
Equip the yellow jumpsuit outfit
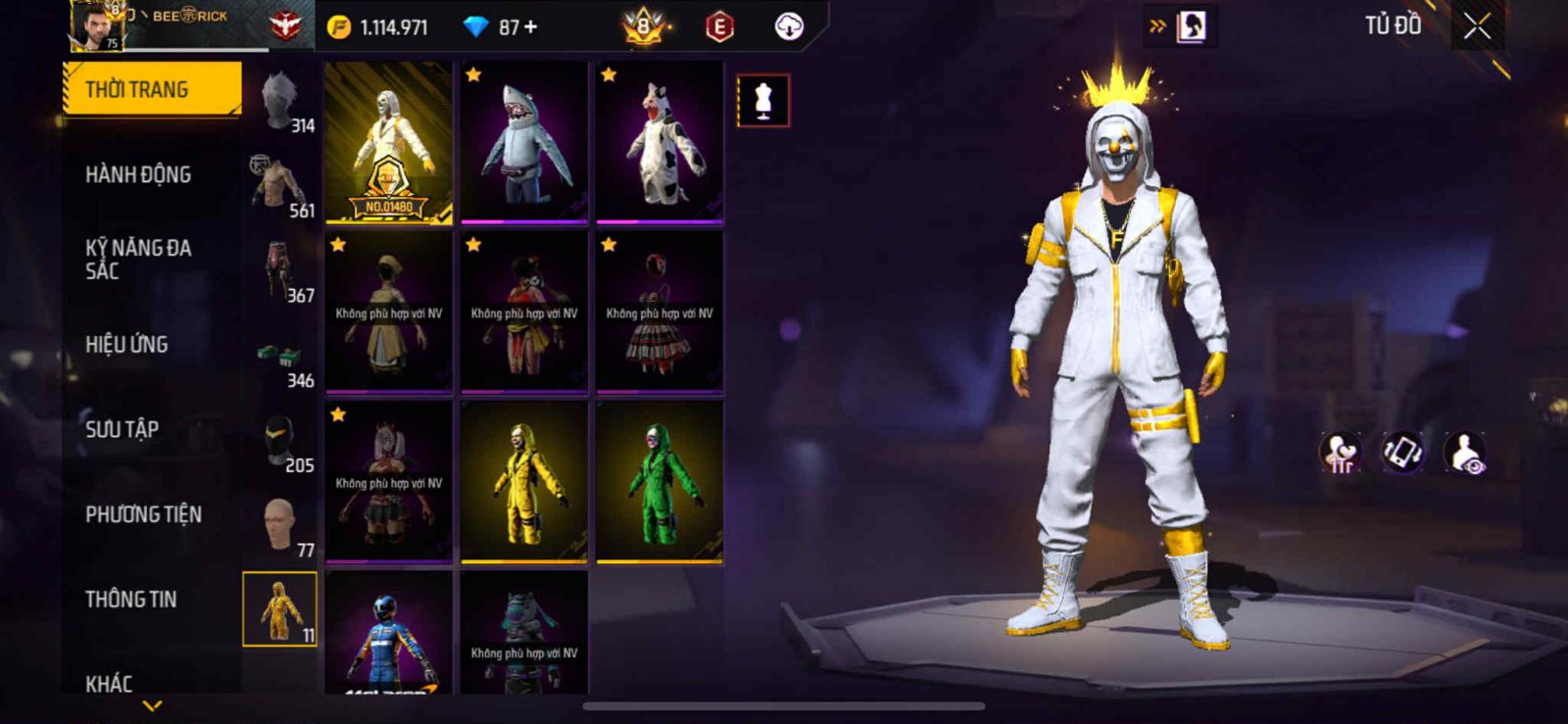click(x=524, y=481)
